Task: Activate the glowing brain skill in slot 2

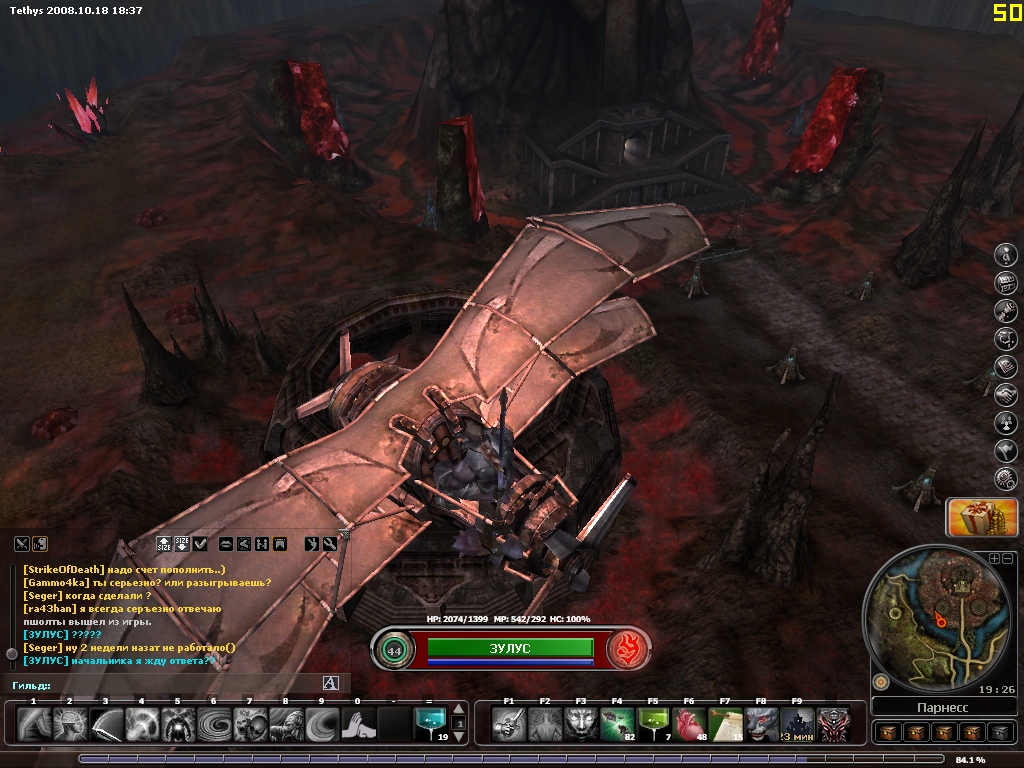Action: 70,724
